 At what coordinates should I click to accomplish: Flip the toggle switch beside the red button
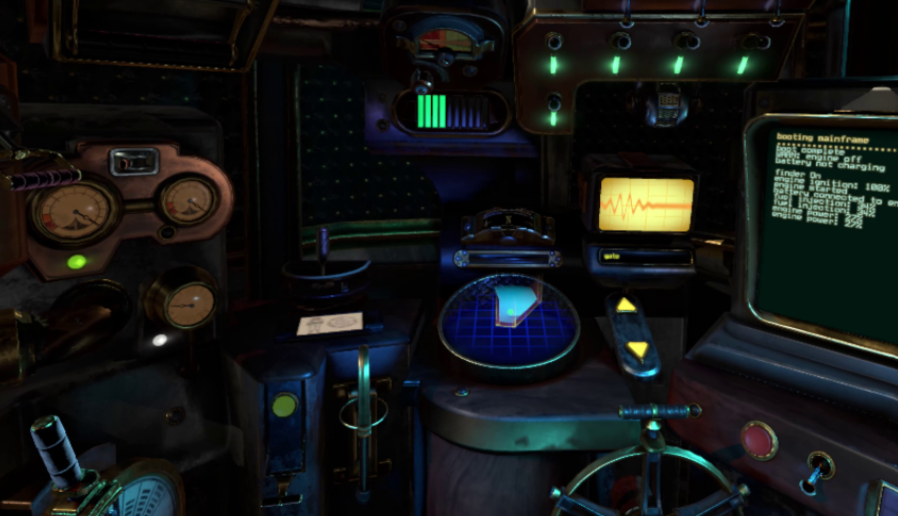tap(817, 468)
